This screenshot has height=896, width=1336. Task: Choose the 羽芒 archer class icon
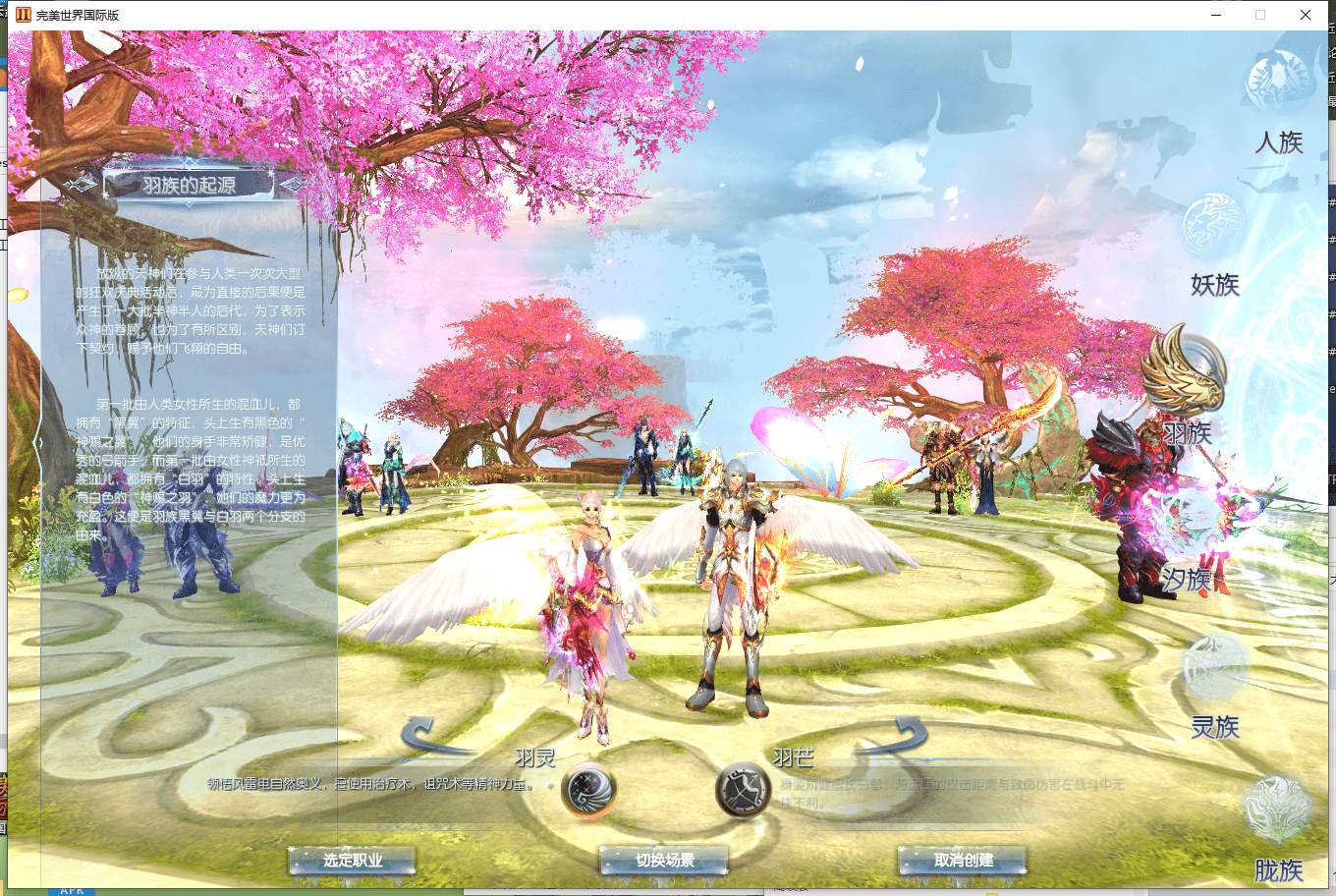(744, 790)
